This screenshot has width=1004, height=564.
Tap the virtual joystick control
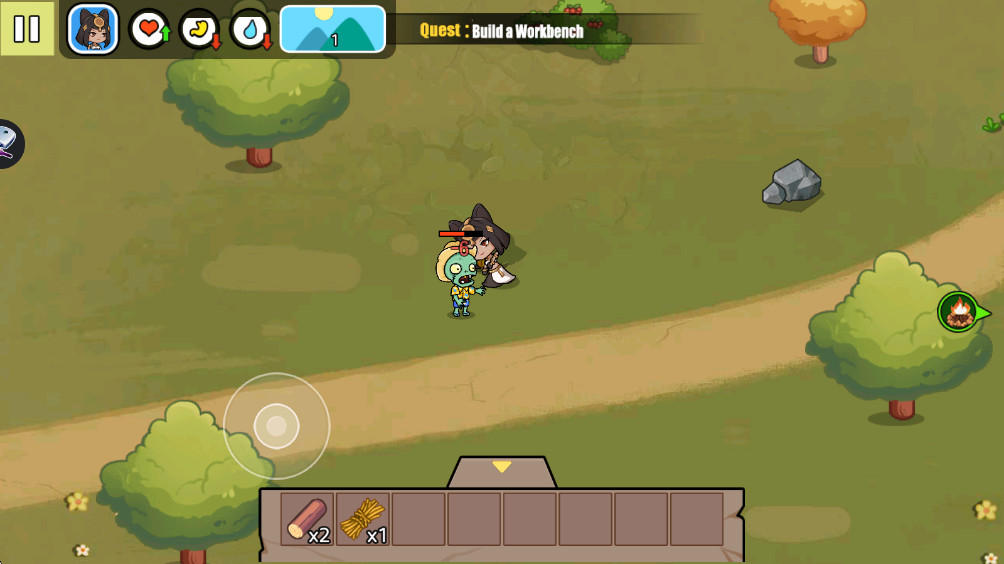point(277,427)
